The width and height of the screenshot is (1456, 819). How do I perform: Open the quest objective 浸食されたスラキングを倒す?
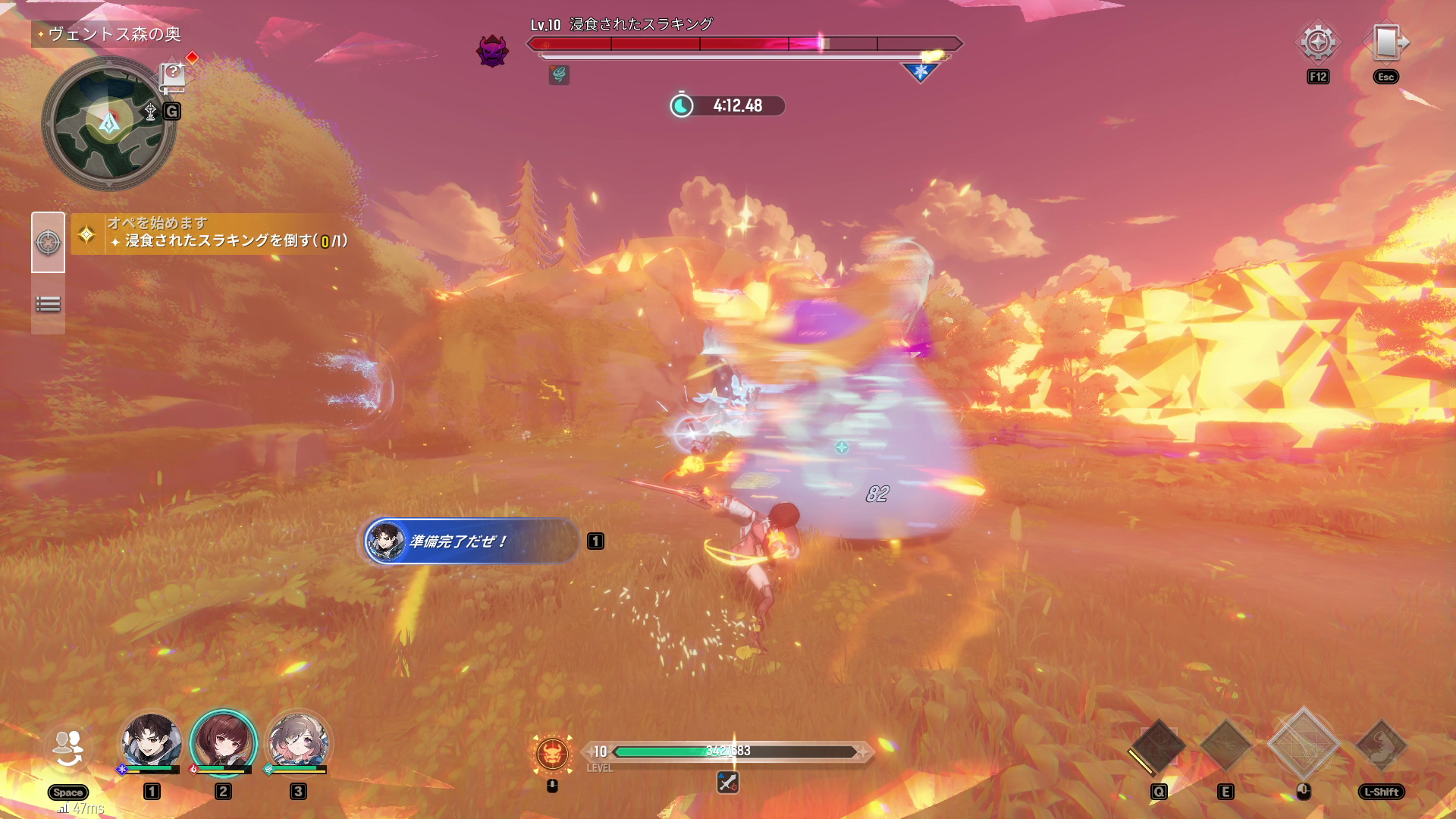(227, 240)
